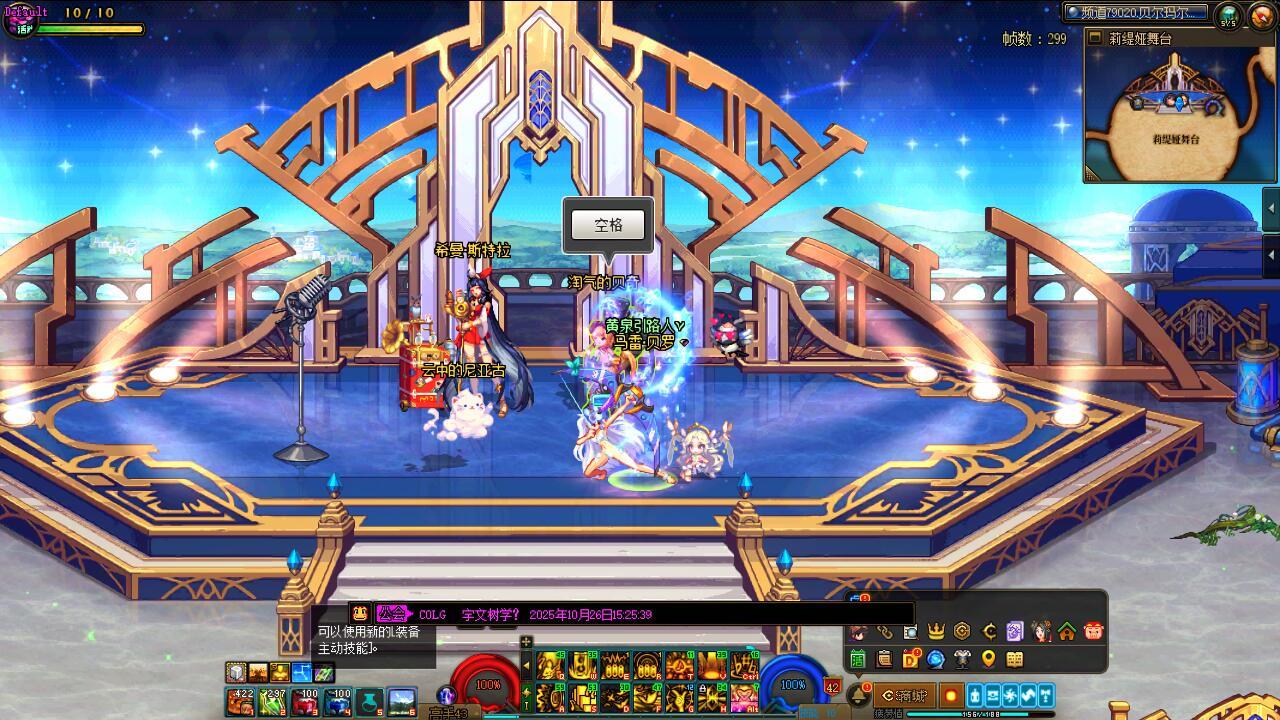Viewport: 1280px width, 720px height.
Task: Open the green 活 activity calendar icon
Action: [858, 659]
